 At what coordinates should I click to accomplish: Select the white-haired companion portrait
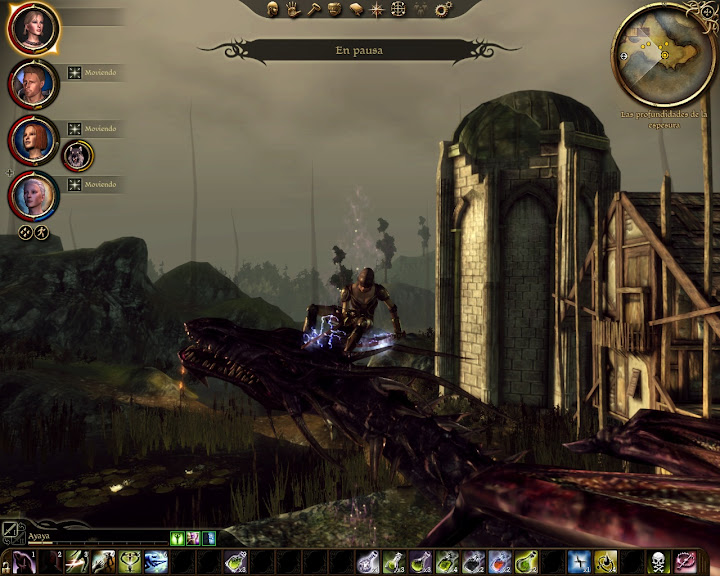coord(33,196)
